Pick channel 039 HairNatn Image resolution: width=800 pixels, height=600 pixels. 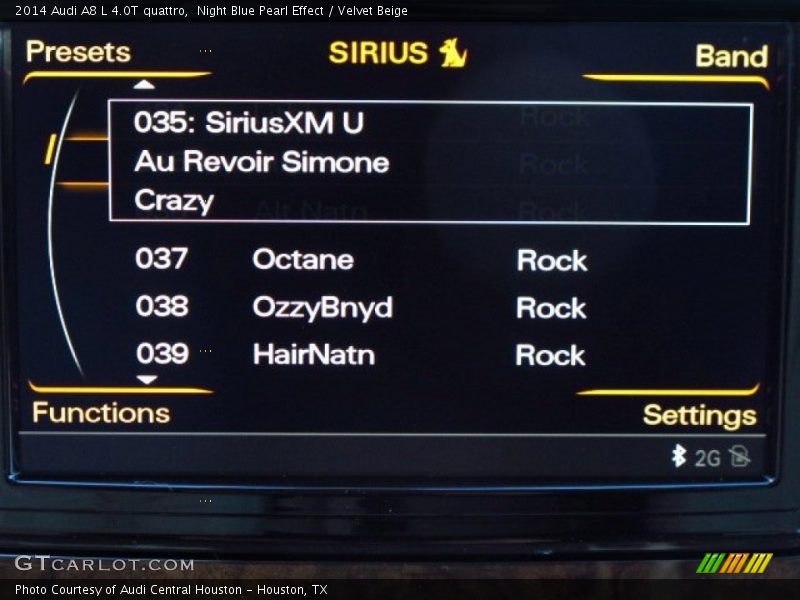pyautogui.click(x=313, y=354)
